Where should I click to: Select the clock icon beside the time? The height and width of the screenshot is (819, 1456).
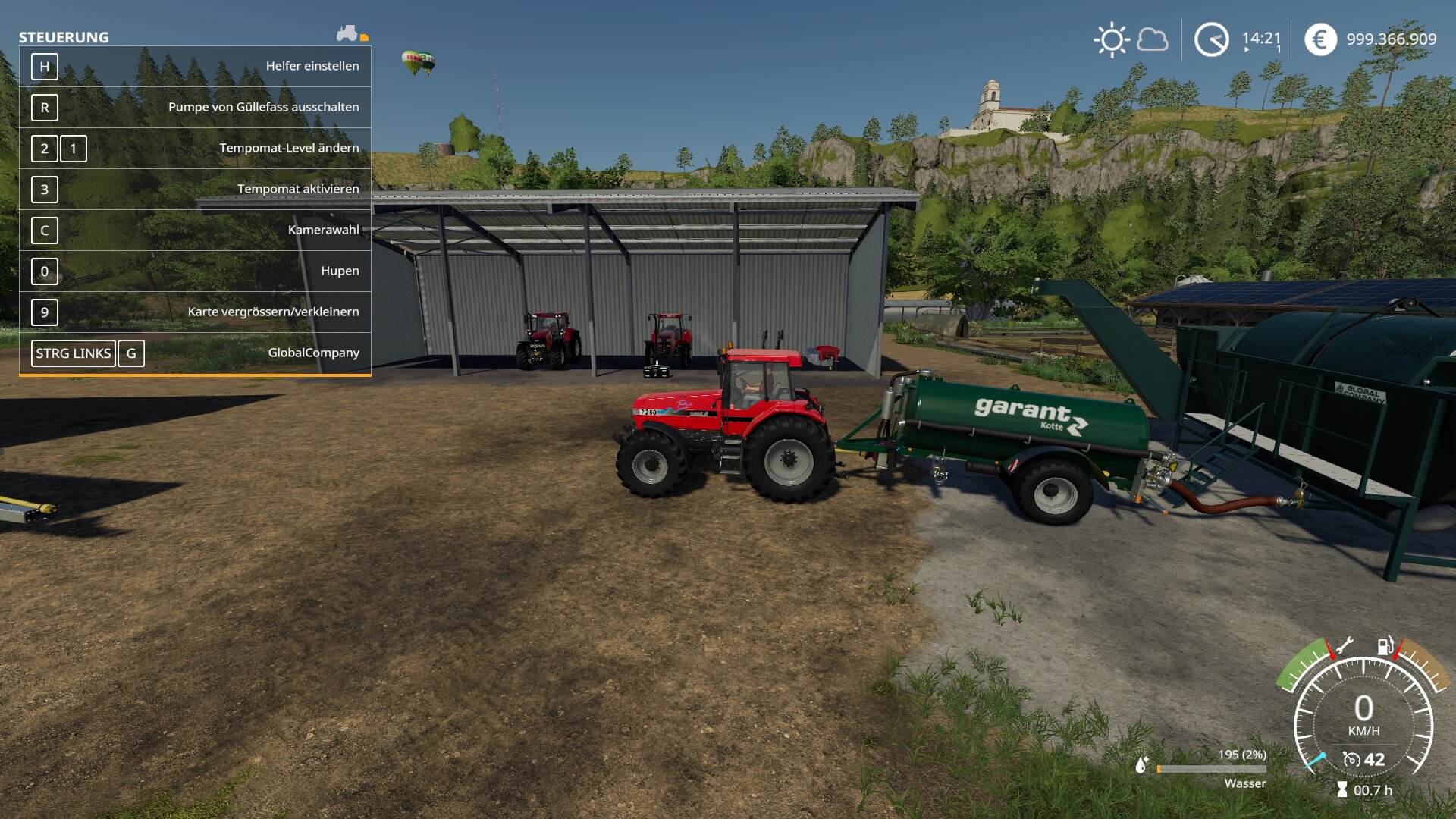(1211, 39)
